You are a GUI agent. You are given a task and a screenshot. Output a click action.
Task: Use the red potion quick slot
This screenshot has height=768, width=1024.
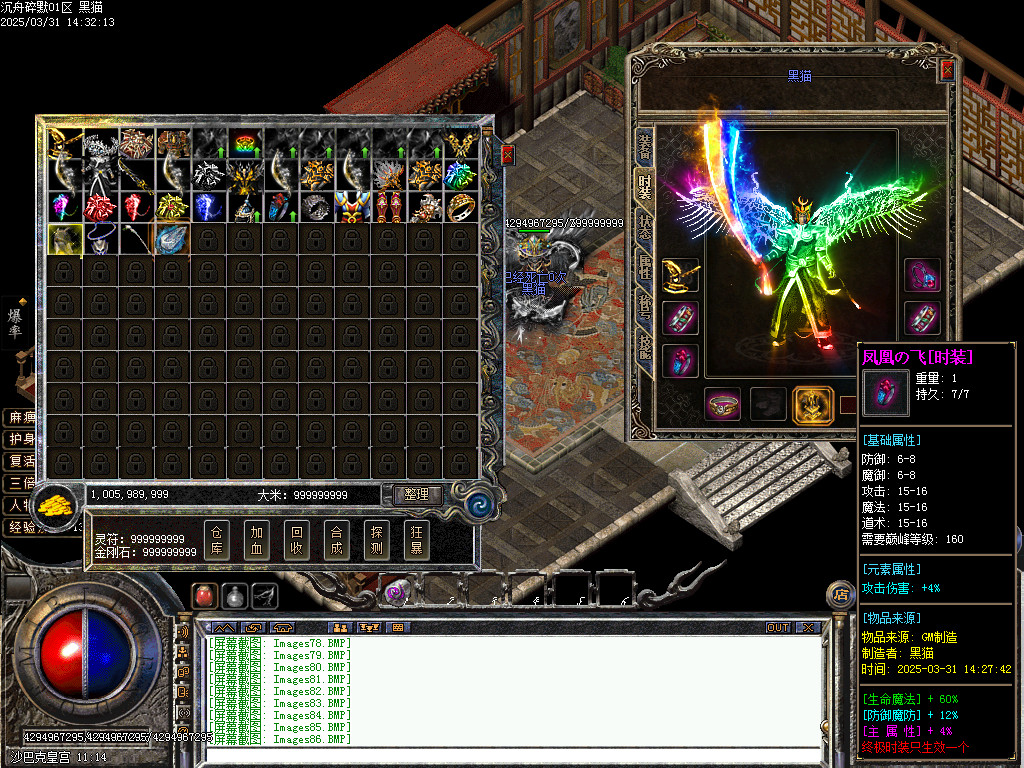pos(203,595)
